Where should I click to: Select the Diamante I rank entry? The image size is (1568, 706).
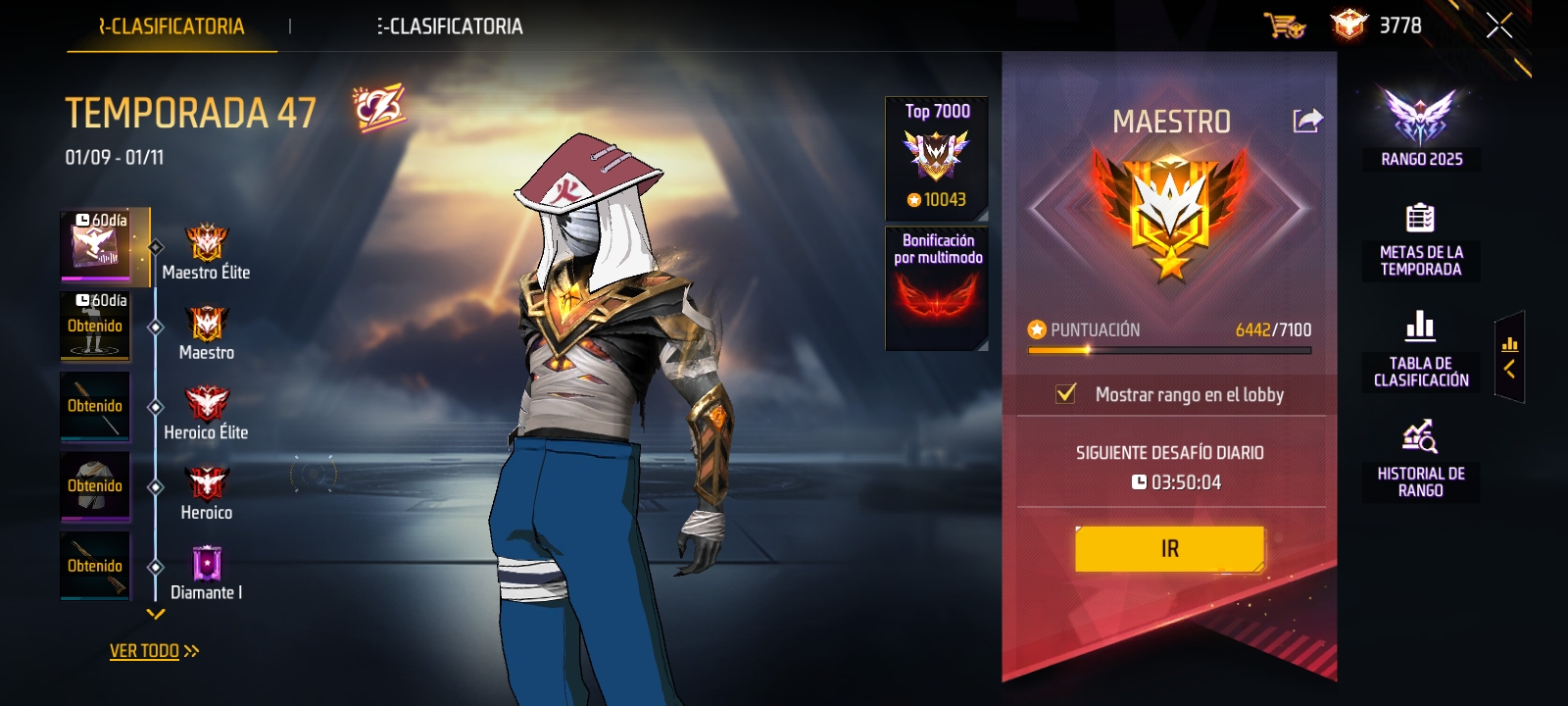206,575
